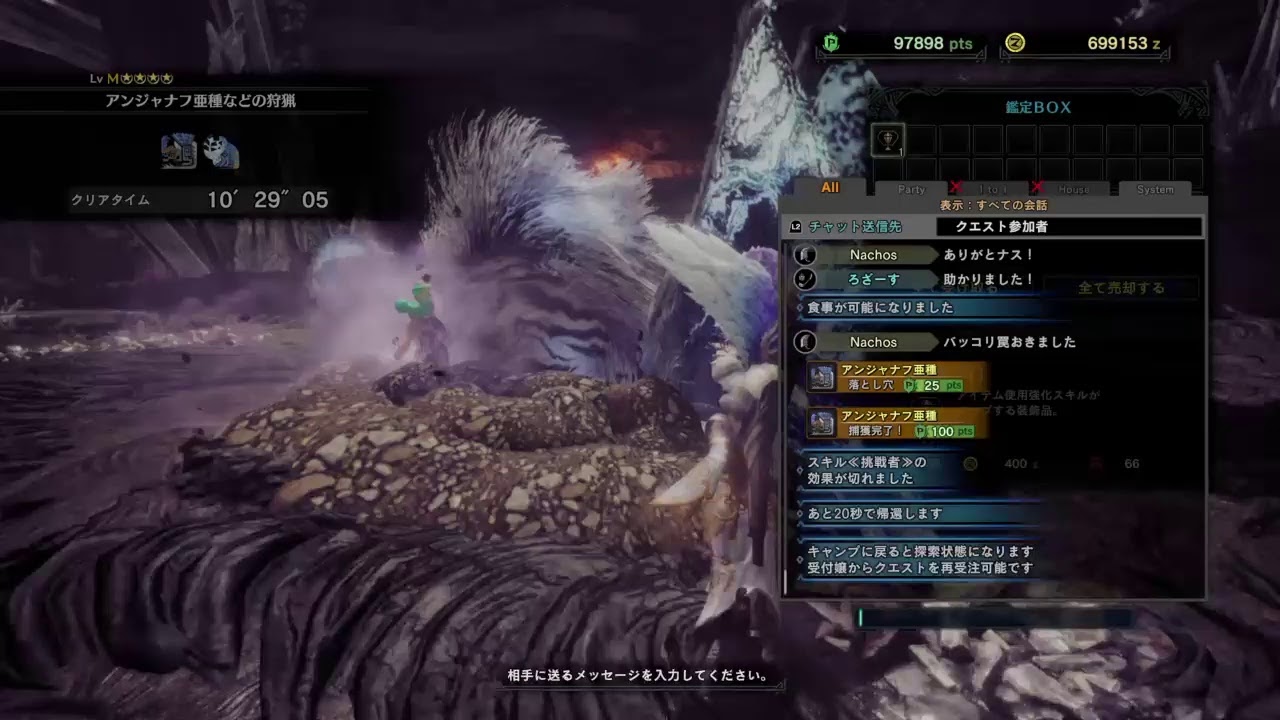Select the item in the 鑑定BOX slot

(888, 139)
